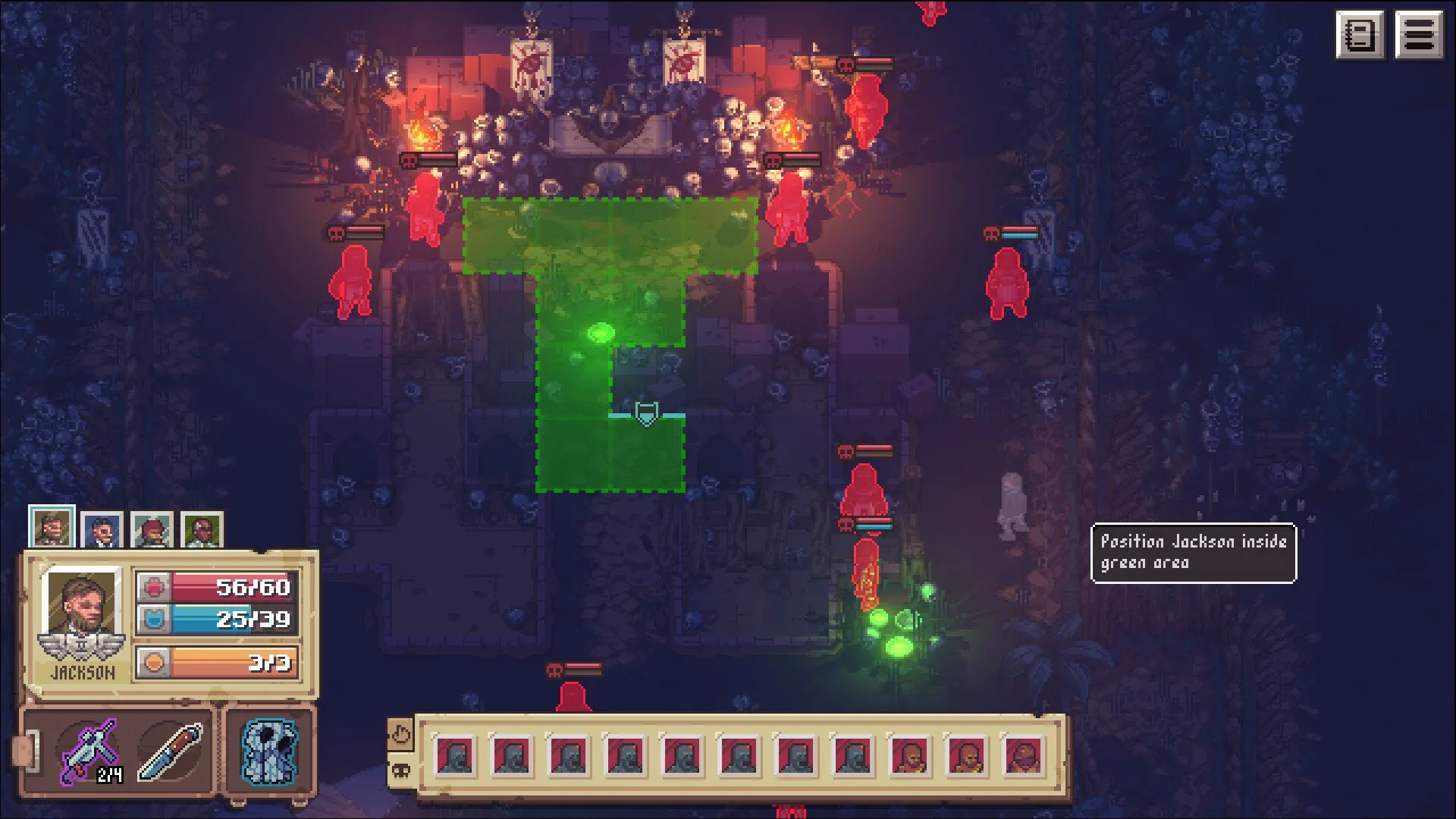
Task: Switch to the green-background squad member portrait
Action: pyautogui.click(x=202, y=530)
